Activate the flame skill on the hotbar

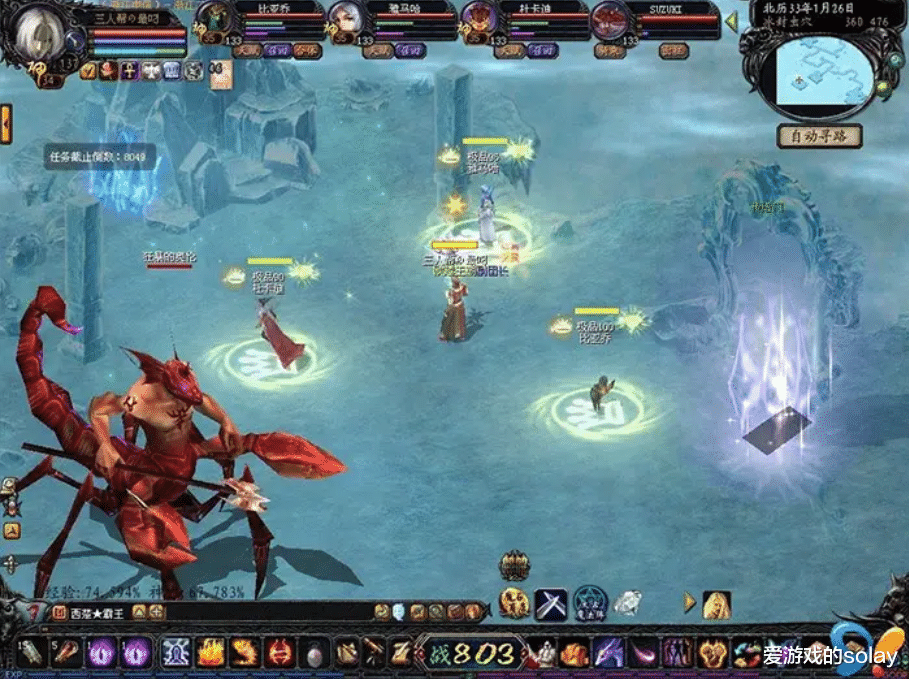click(x=210, y=653)
